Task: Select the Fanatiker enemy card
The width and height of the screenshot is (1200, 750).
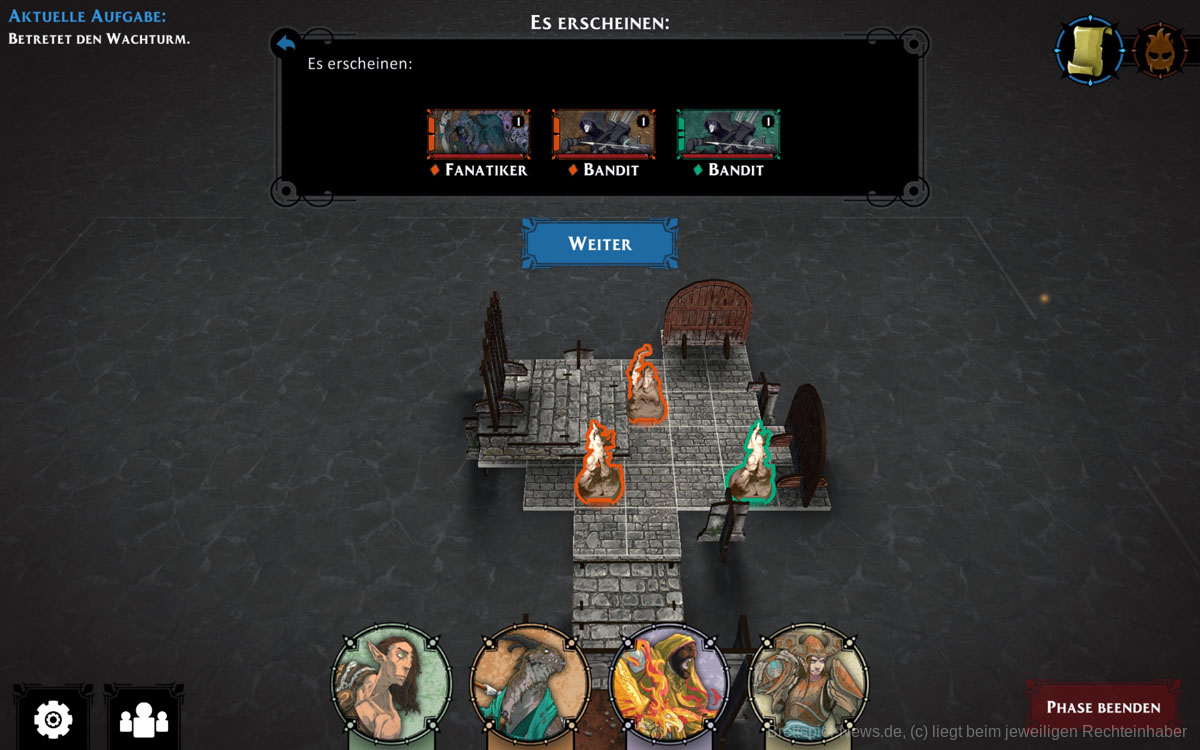Action: pos(478,135)
